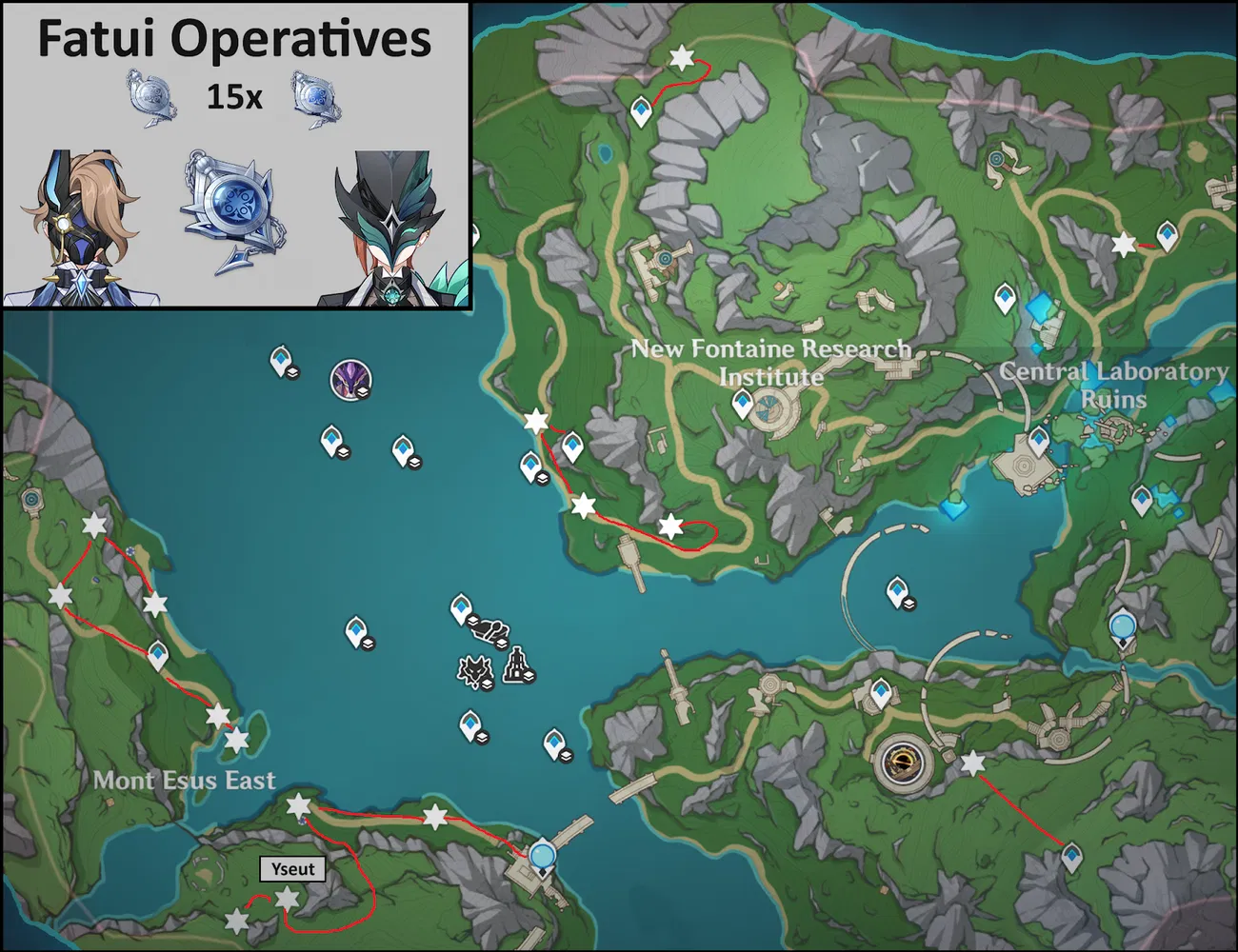Toggle the layer indicator on the leftmost sea waypoint

pyautogui.click(x=290, y=374)
